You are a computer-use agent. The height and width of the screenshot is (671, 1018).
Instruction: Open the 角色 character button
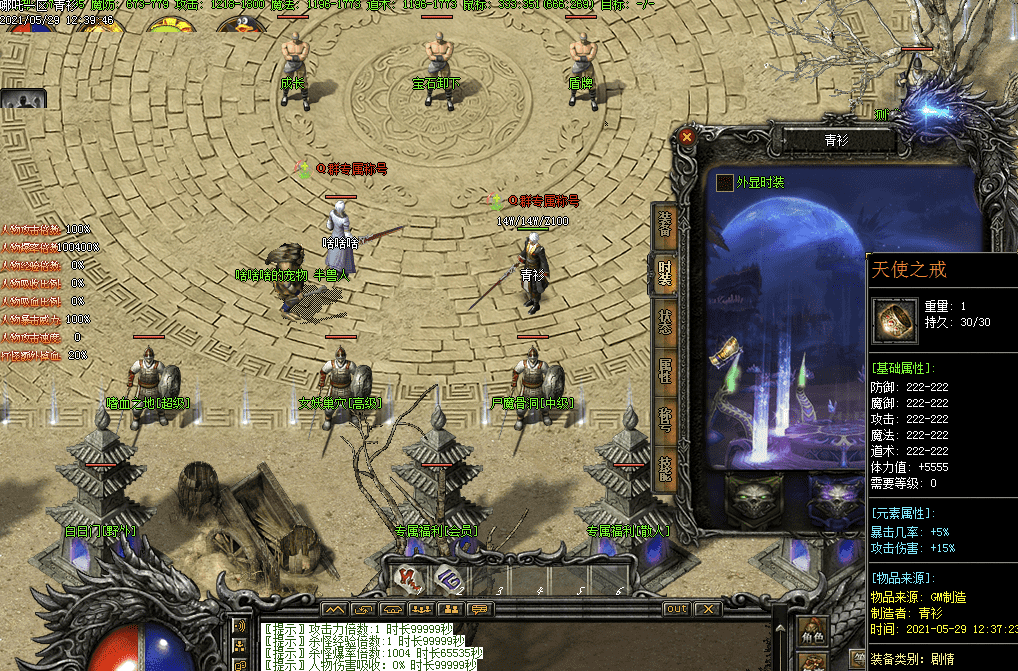coord(812,633)
